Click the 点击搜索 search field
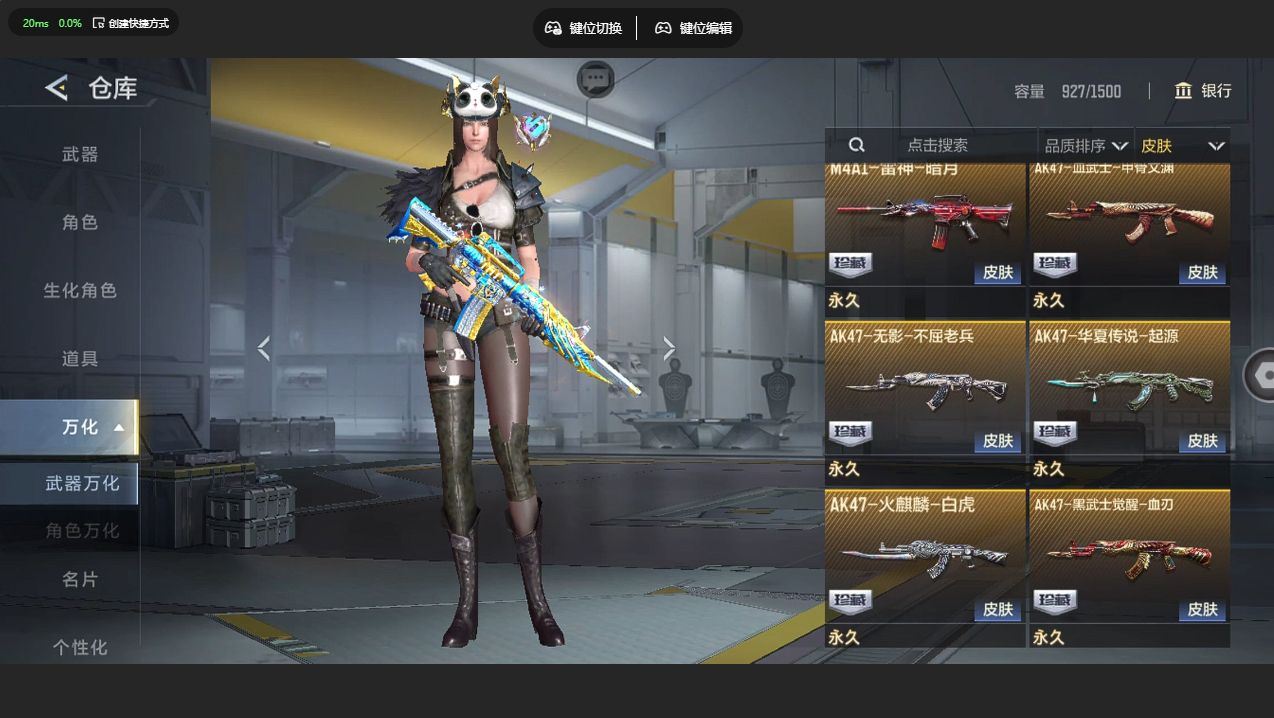 tap(937, 146)
